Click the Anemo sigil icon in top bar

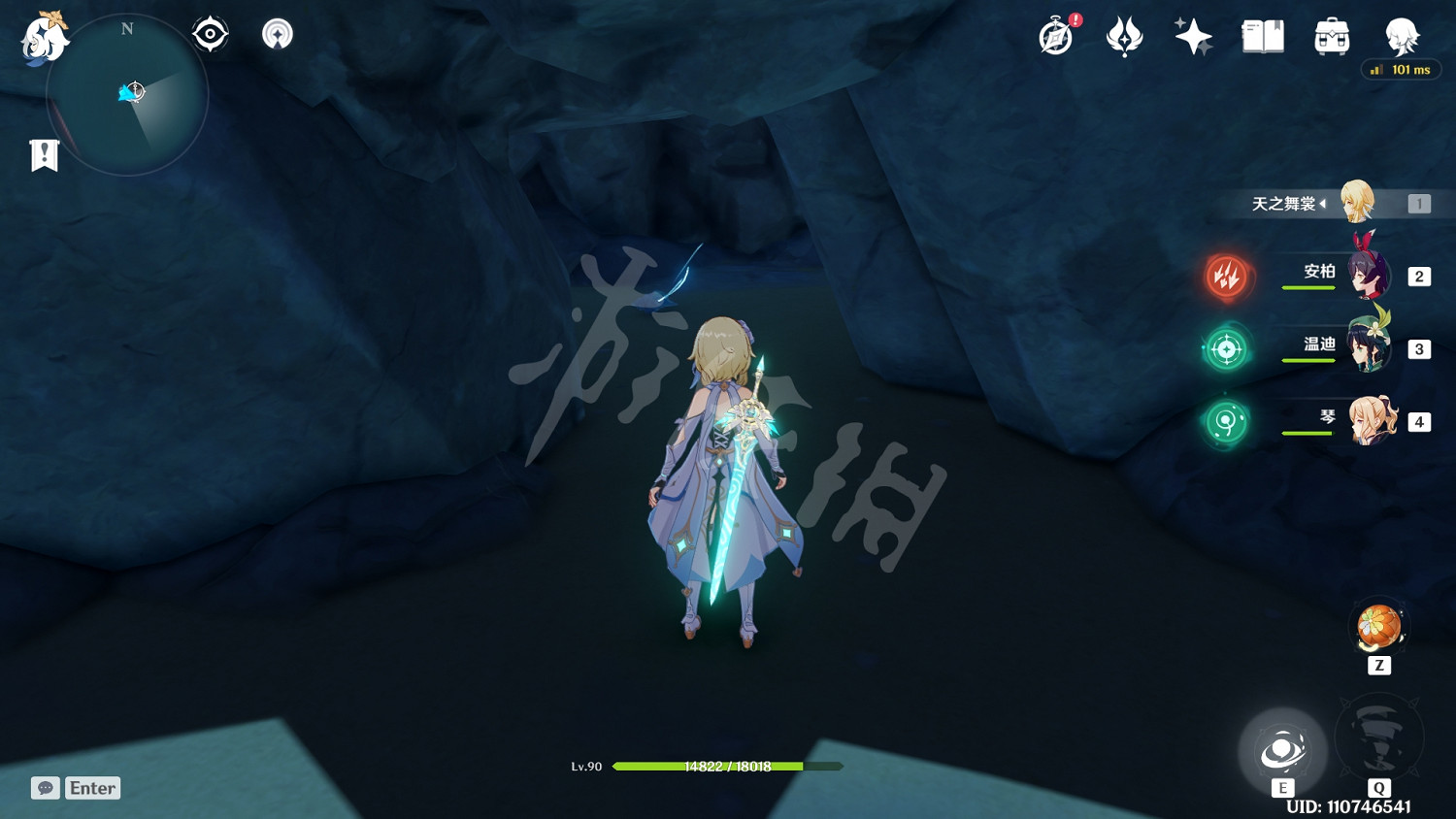click(x=1125, y=37)
